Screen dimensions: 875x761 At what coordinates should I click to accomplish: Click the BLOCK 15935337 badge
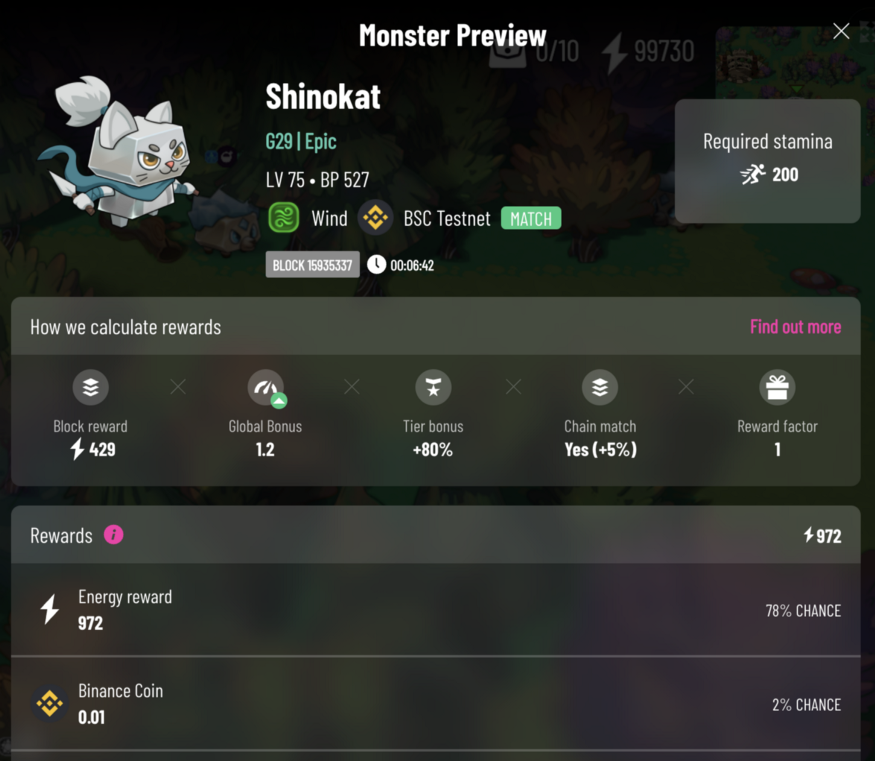tap(312, 265)
